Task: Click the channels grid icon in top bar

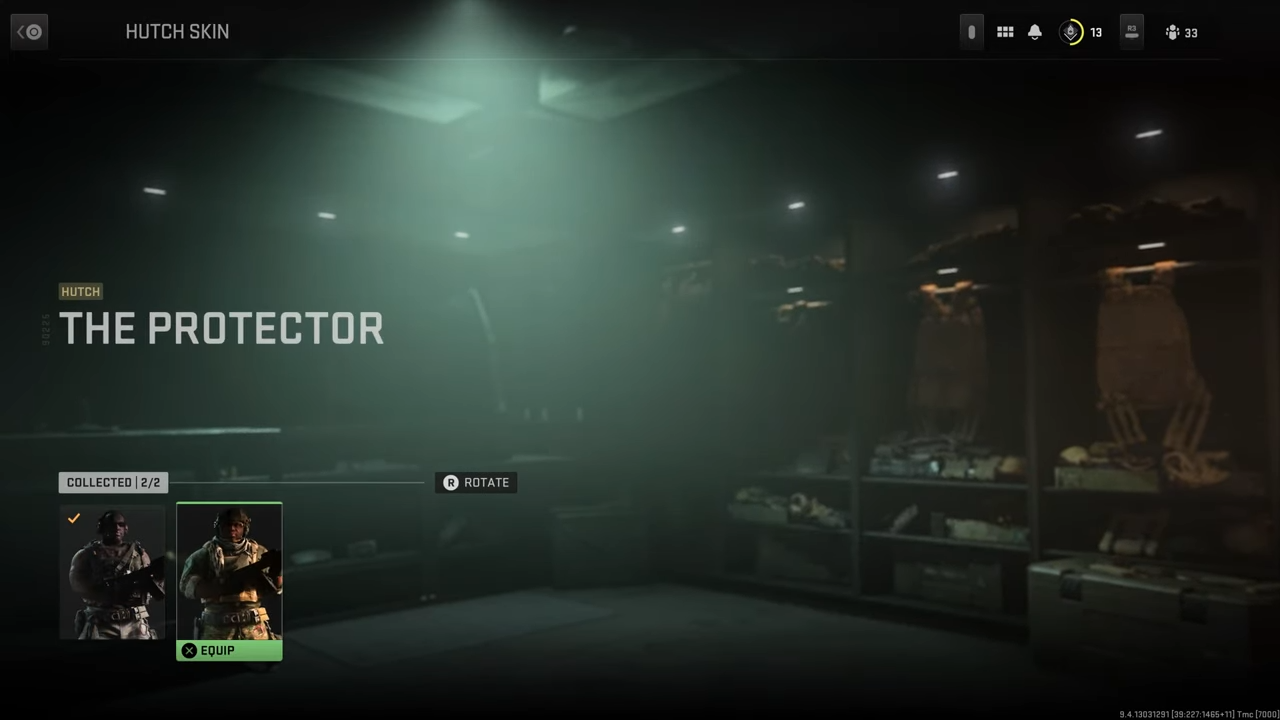Action: click(1005, 32)
